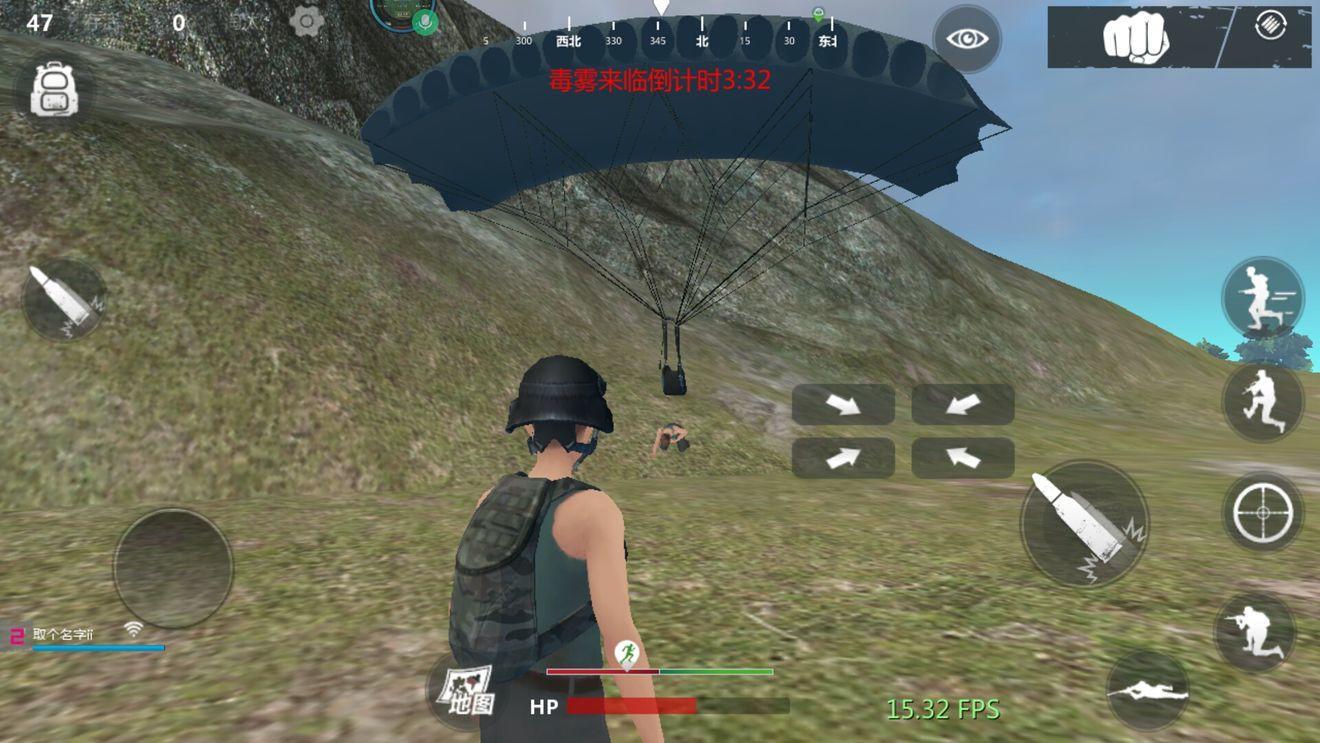Viewport: 1320px width, 743px height.
Task: Jump with the leaping soldier button
Action: coord(1262,401)
